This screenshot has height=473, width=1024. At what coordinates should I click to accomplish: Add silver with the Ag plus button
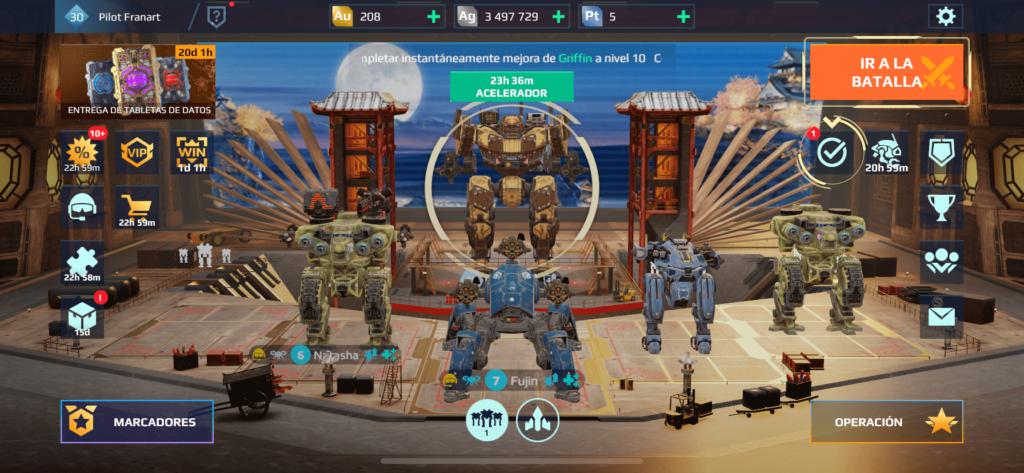556,17
